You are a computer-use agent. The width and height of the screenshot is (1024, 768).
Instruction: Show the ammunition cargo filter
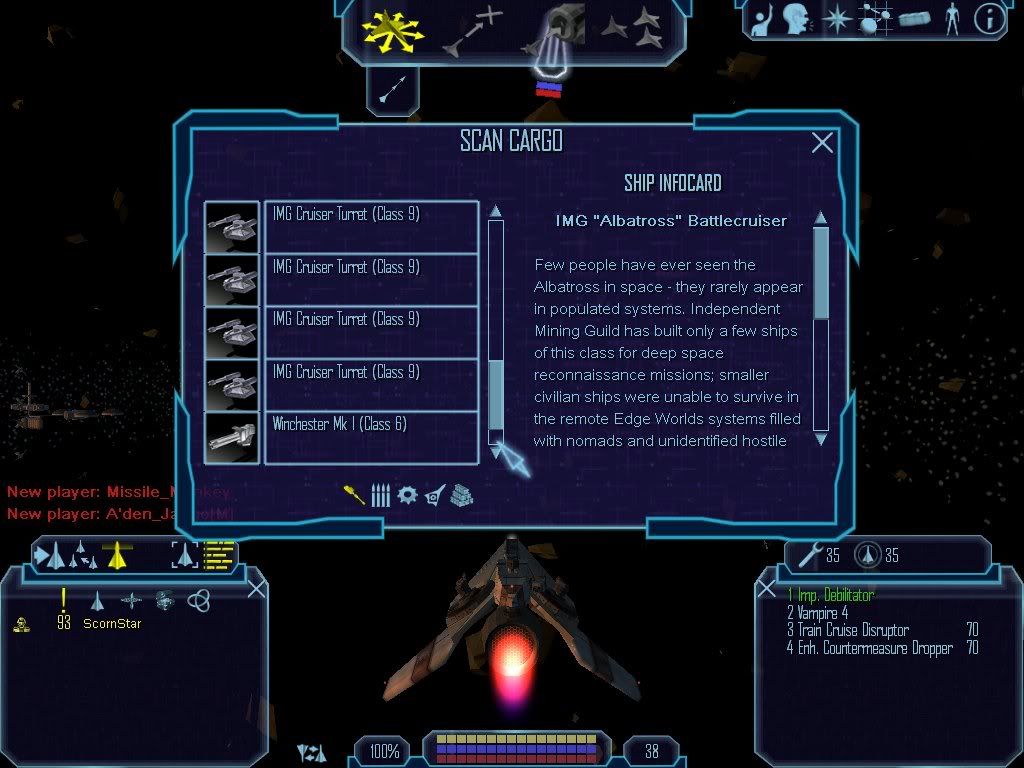pyautogui.click(x=380, y=495)
